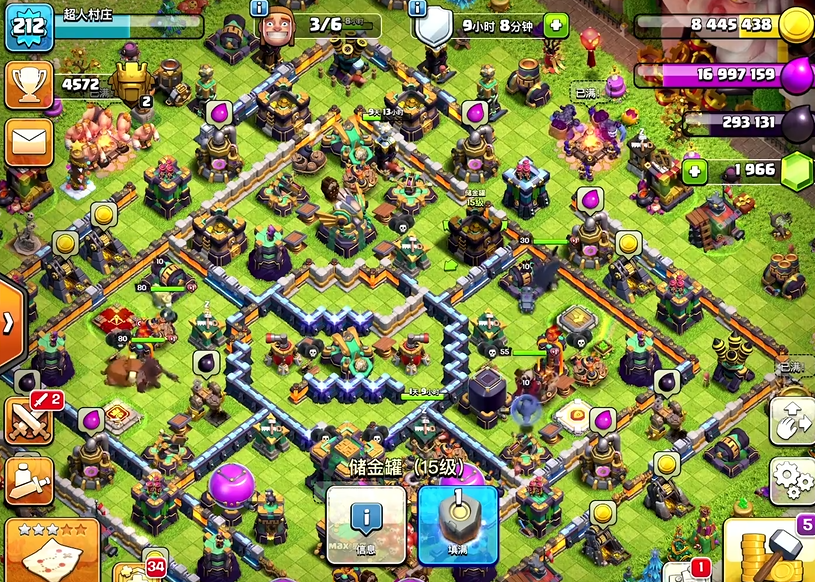Open the mail envelope inbox
The width and height of the screenshot is (815, 582).
[x=29, y=143]
